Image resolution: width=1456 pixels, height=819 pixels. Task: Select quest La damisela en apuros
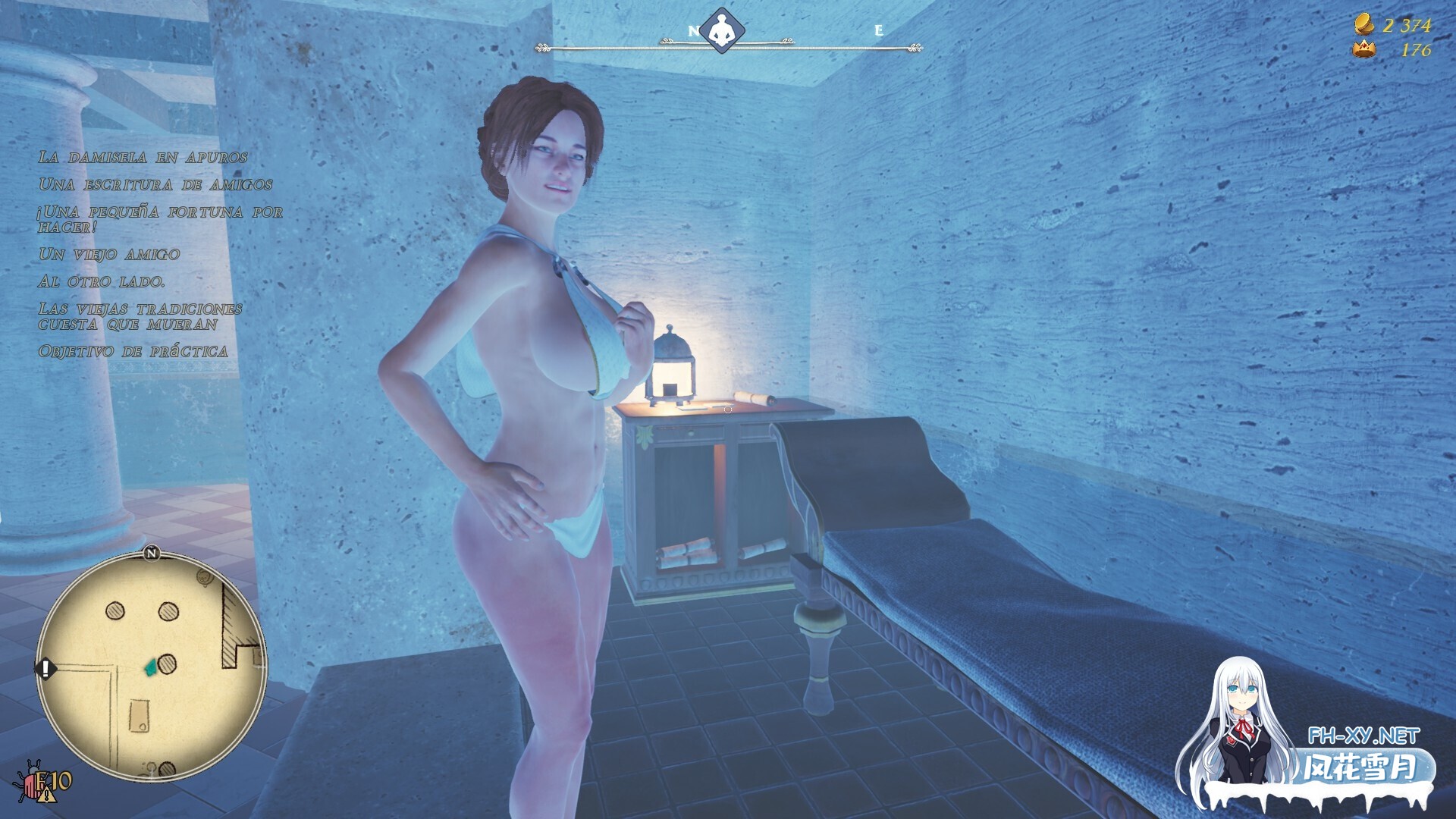[x=143, y=158]
